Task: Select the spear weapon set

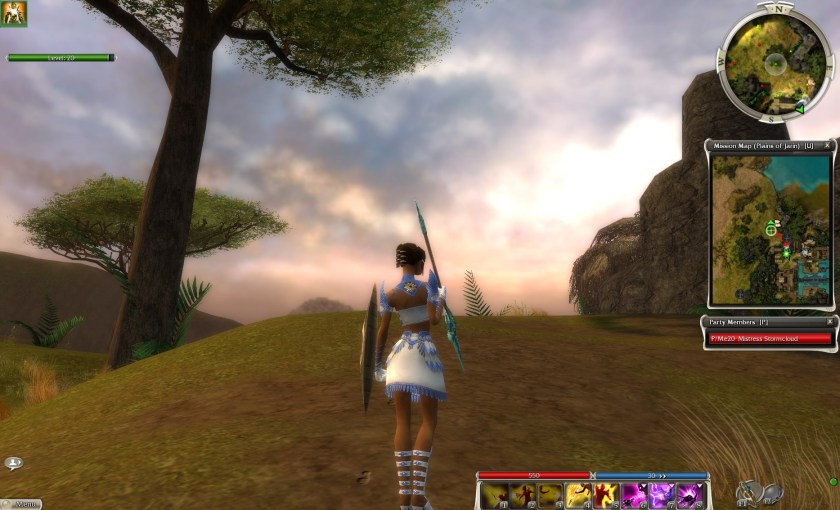Action: click(x=747, y=491)
